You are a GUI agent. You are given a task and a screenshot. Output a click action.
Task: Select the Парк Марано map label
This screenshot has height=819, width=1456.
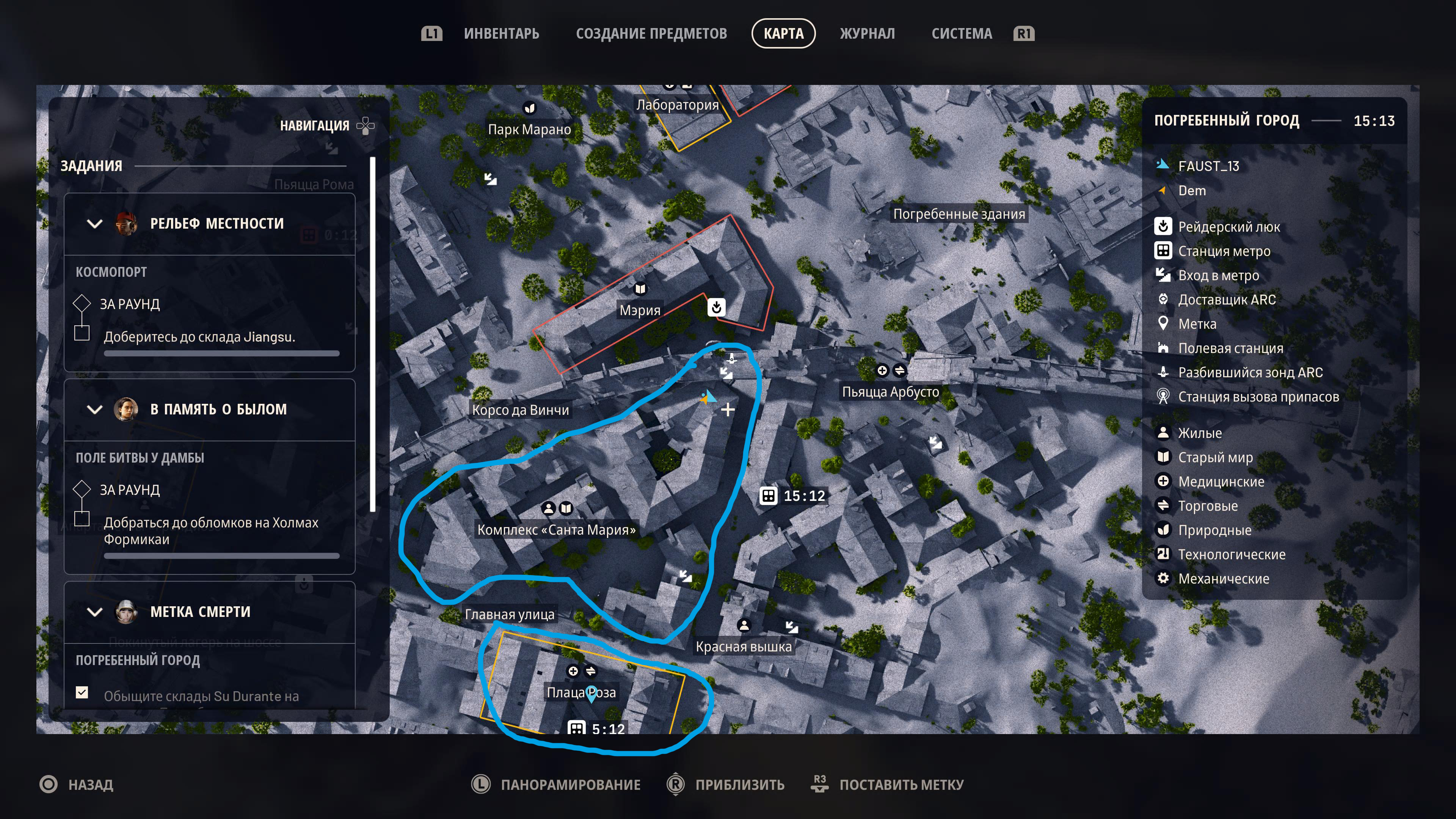[x=529, y=129]
